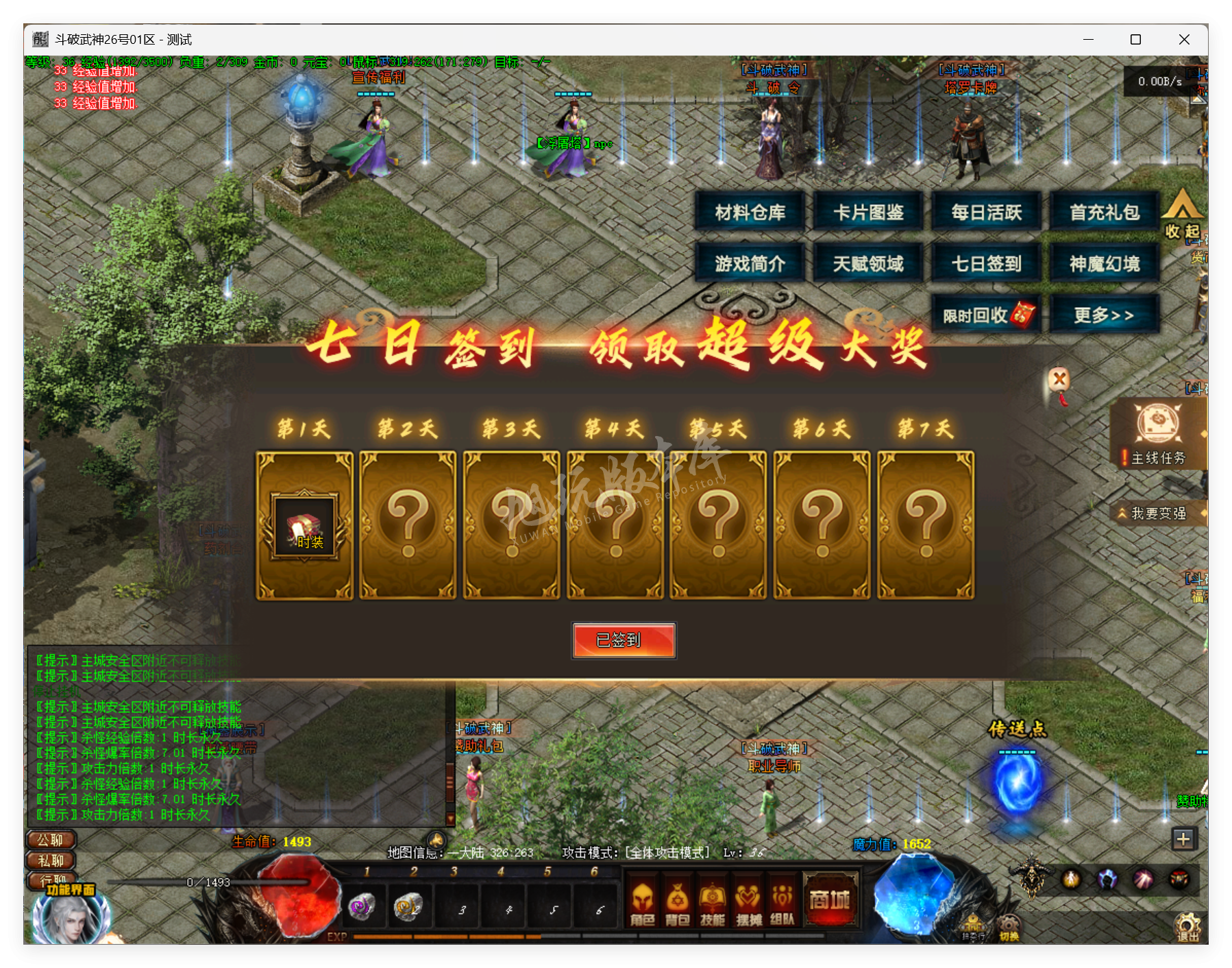1232x968 pixels.
Task: Switch to the 私聊 chat channel
Action: (49, 861)
